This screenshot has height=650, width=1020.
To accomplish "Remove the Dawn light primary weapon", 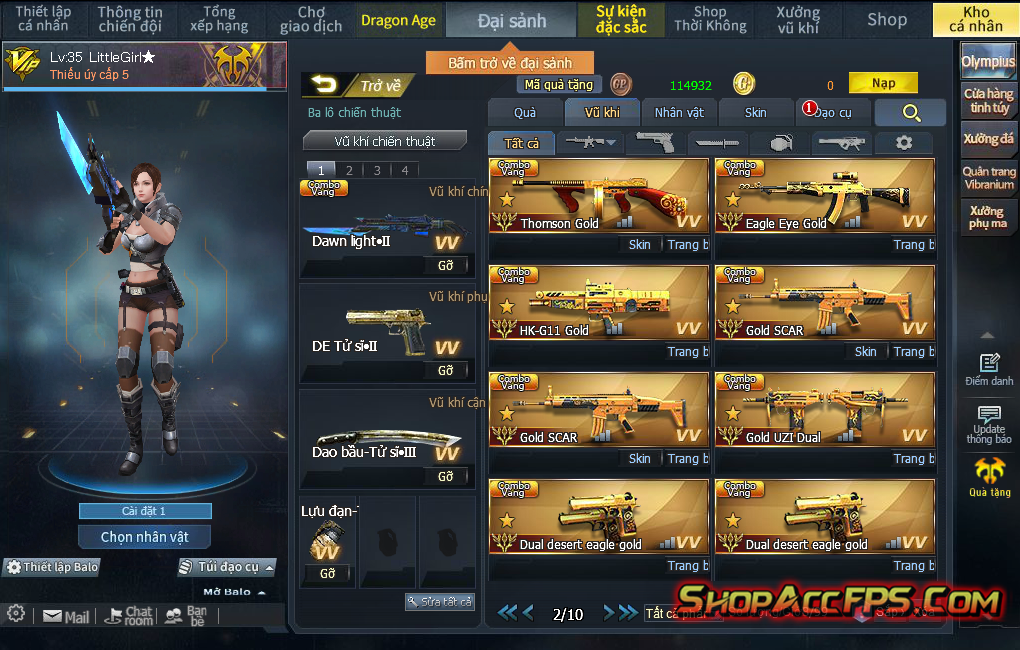I will tap(445, 266).
